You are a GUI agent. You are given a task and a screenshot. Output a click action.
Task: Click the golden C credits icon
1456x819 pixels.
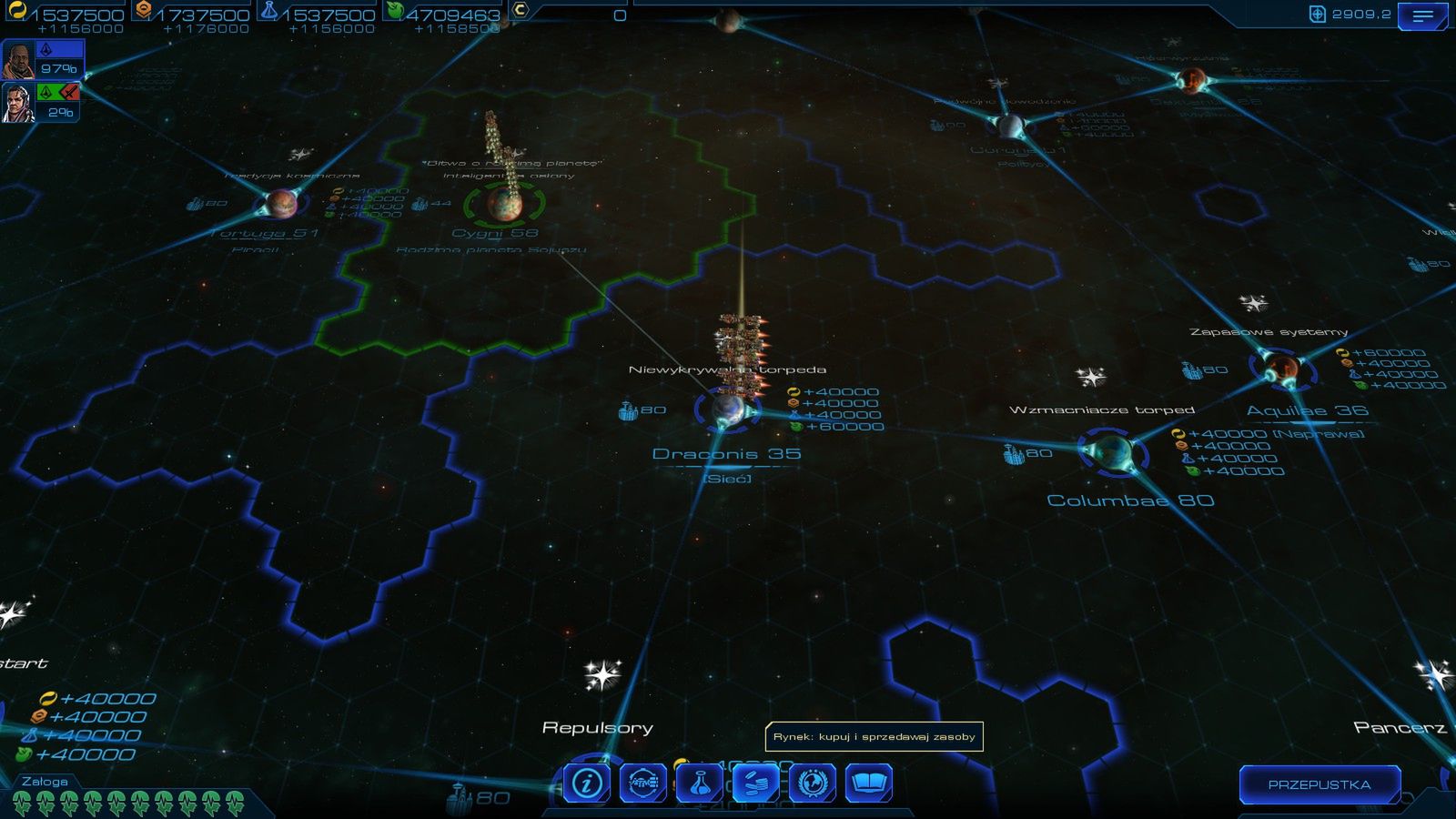pos(519,12)
